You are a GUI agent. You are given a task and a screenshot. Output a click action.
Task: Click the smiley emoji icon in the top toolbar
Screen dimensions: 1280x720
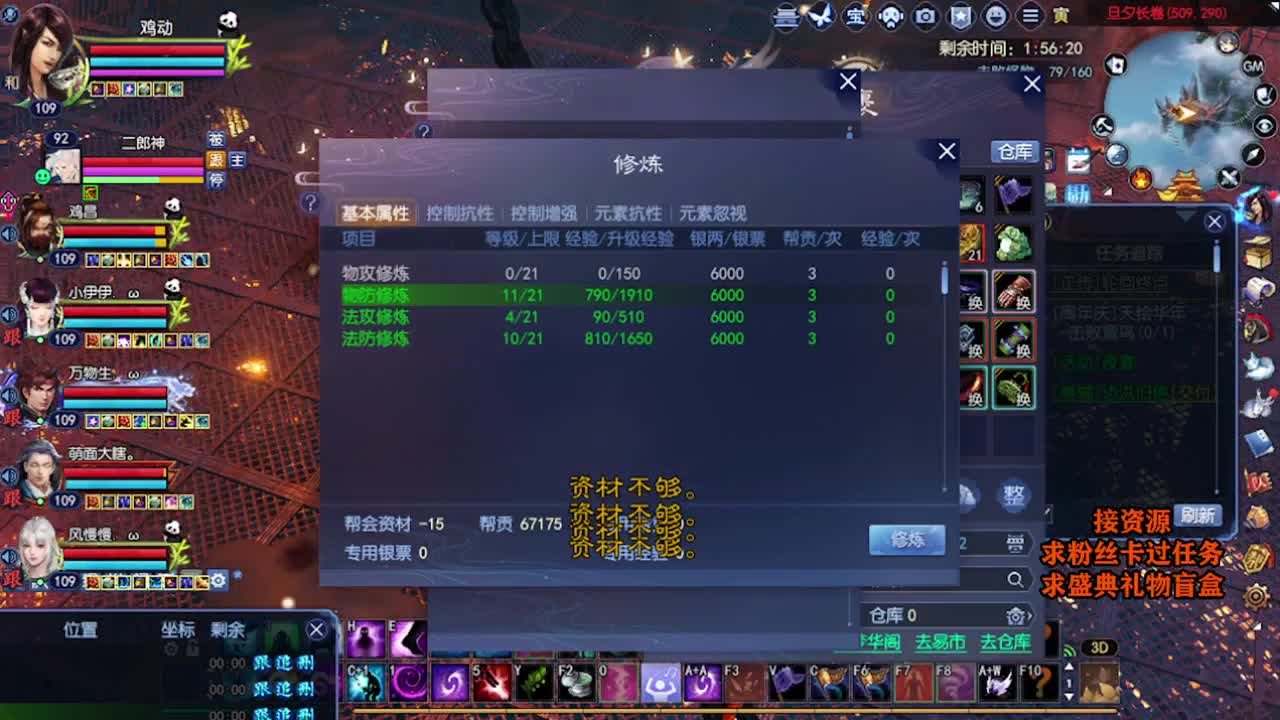[x=995, y=17]
